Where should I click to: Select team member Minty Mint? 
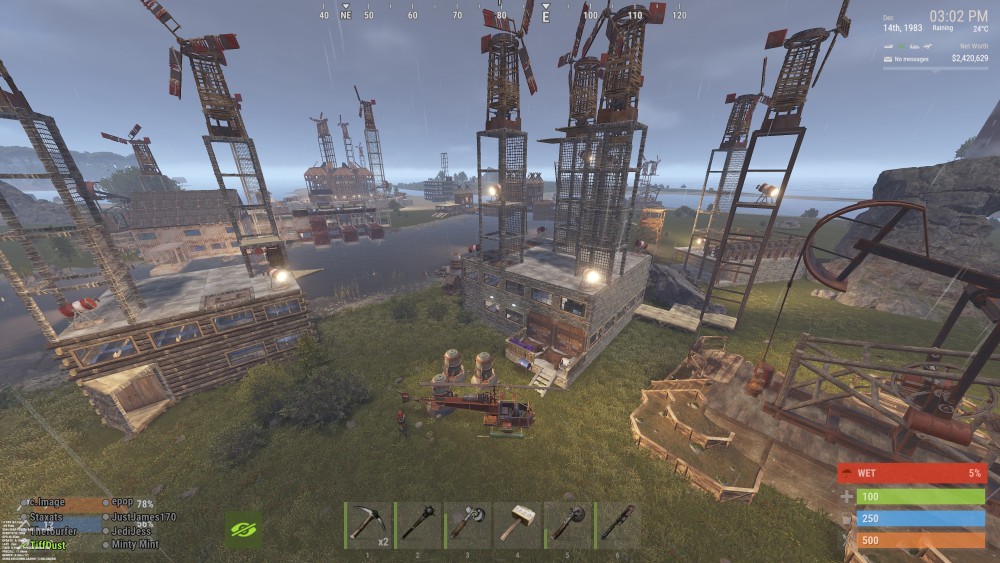coord(137,545)
